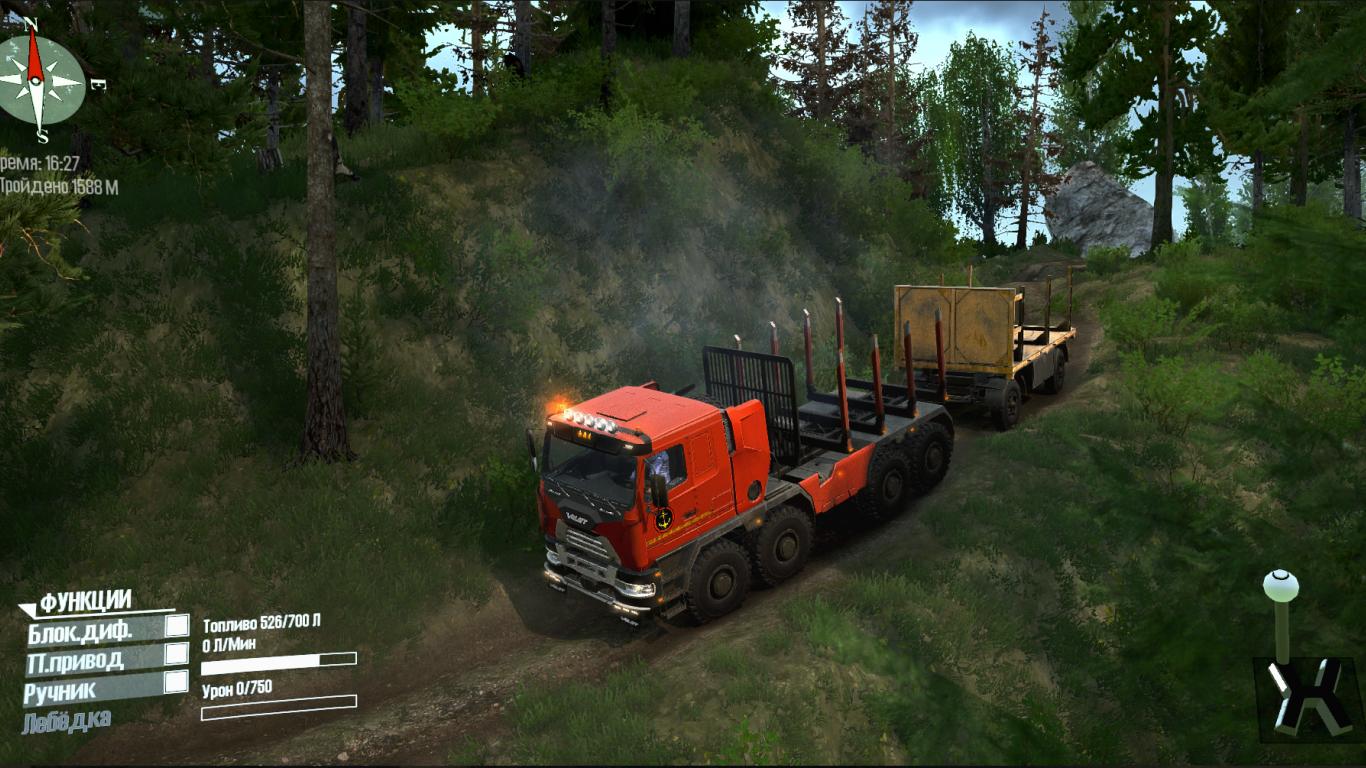Toggle the Блок.диф. checkbox
The image size is (1366, 768).
click(176, 626)
